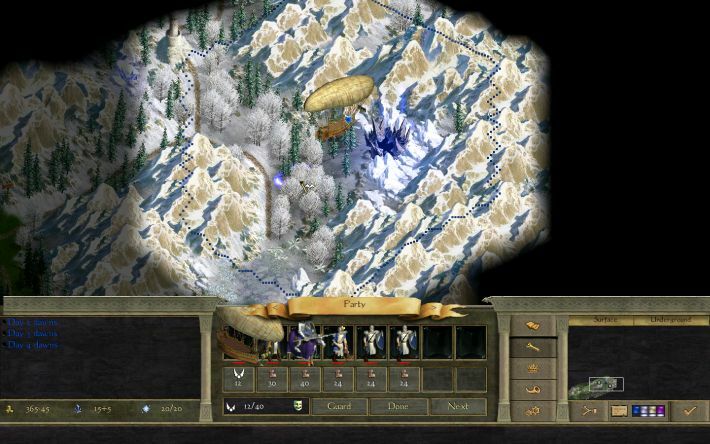Click the Done button
The width and height of the screenshot is (710, 444).
398,407
